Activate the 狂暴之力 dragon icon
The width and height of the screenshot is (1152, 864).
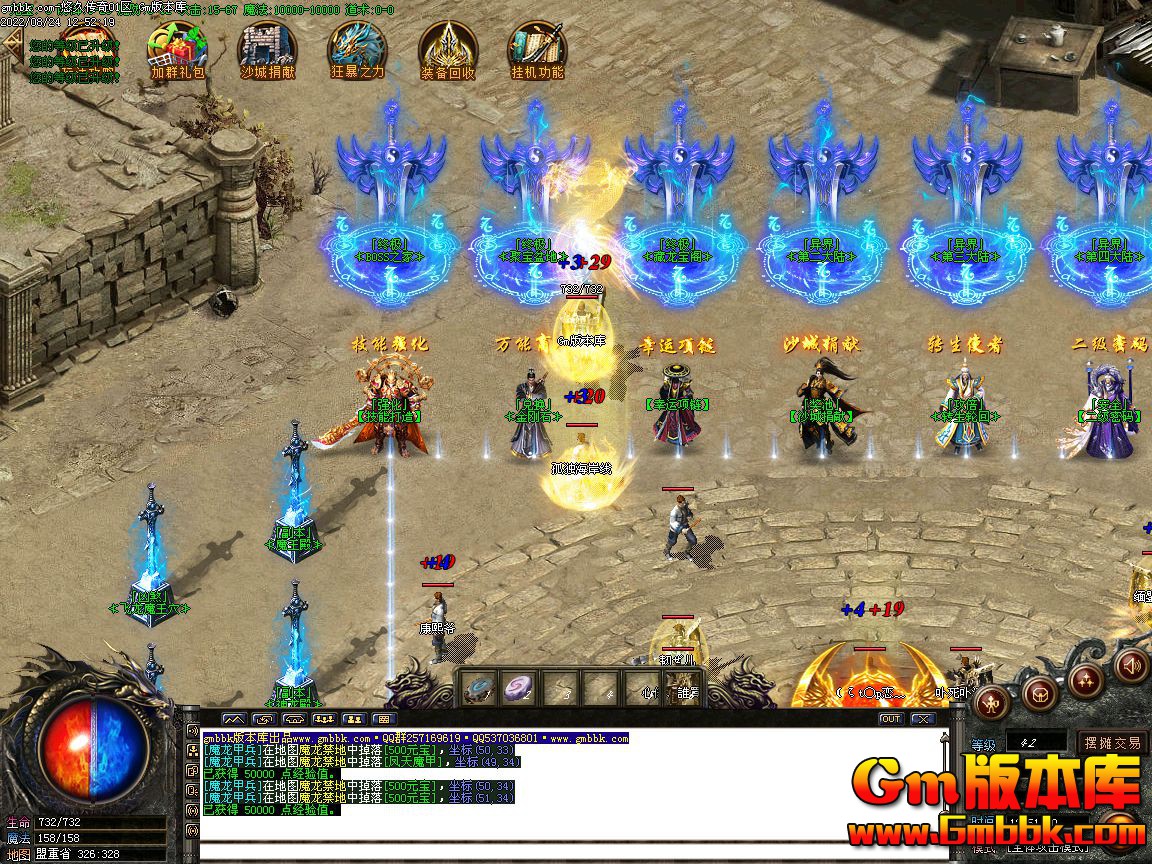357,47
